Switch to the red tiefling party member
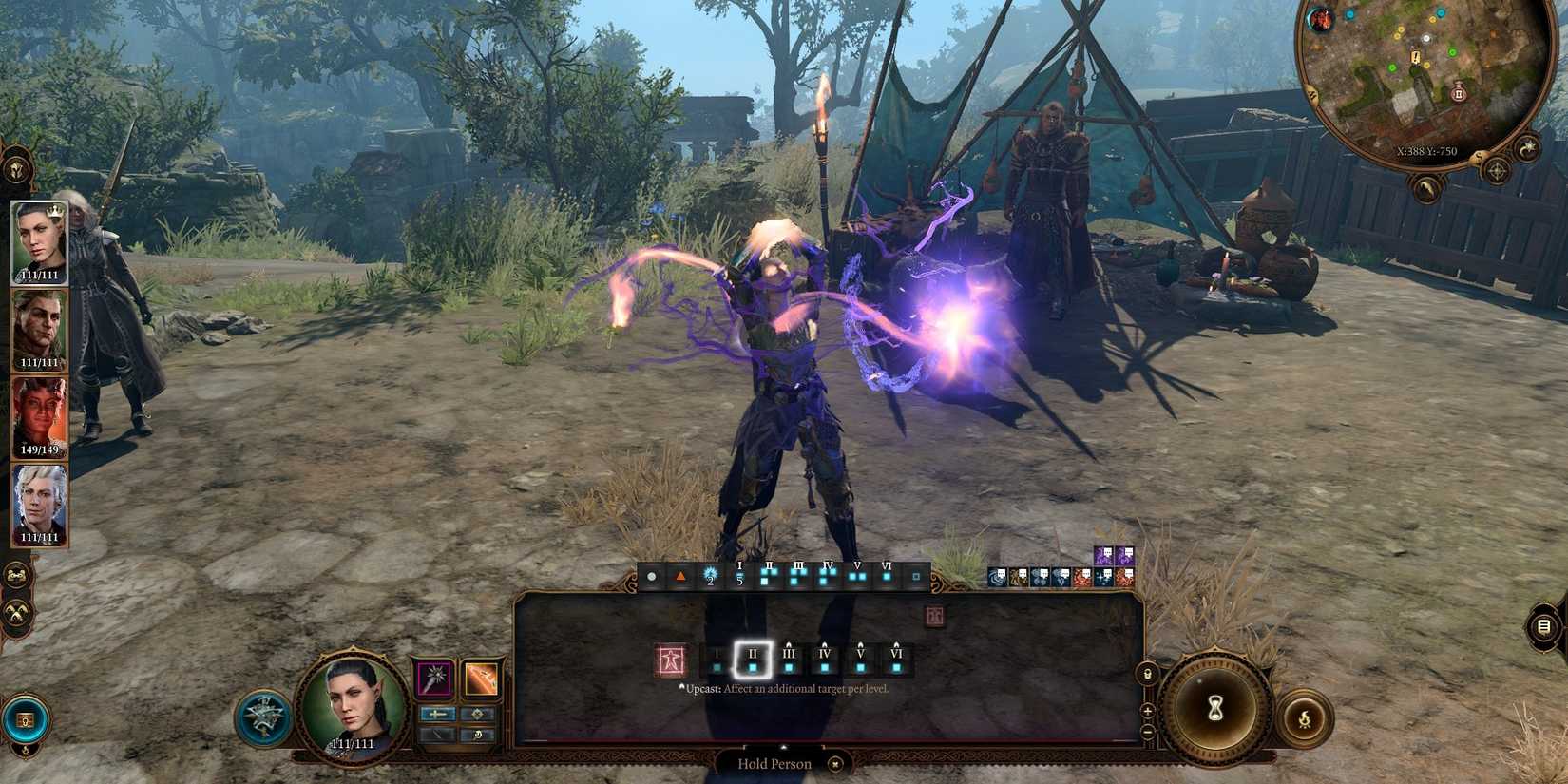 tap(39, 417)
